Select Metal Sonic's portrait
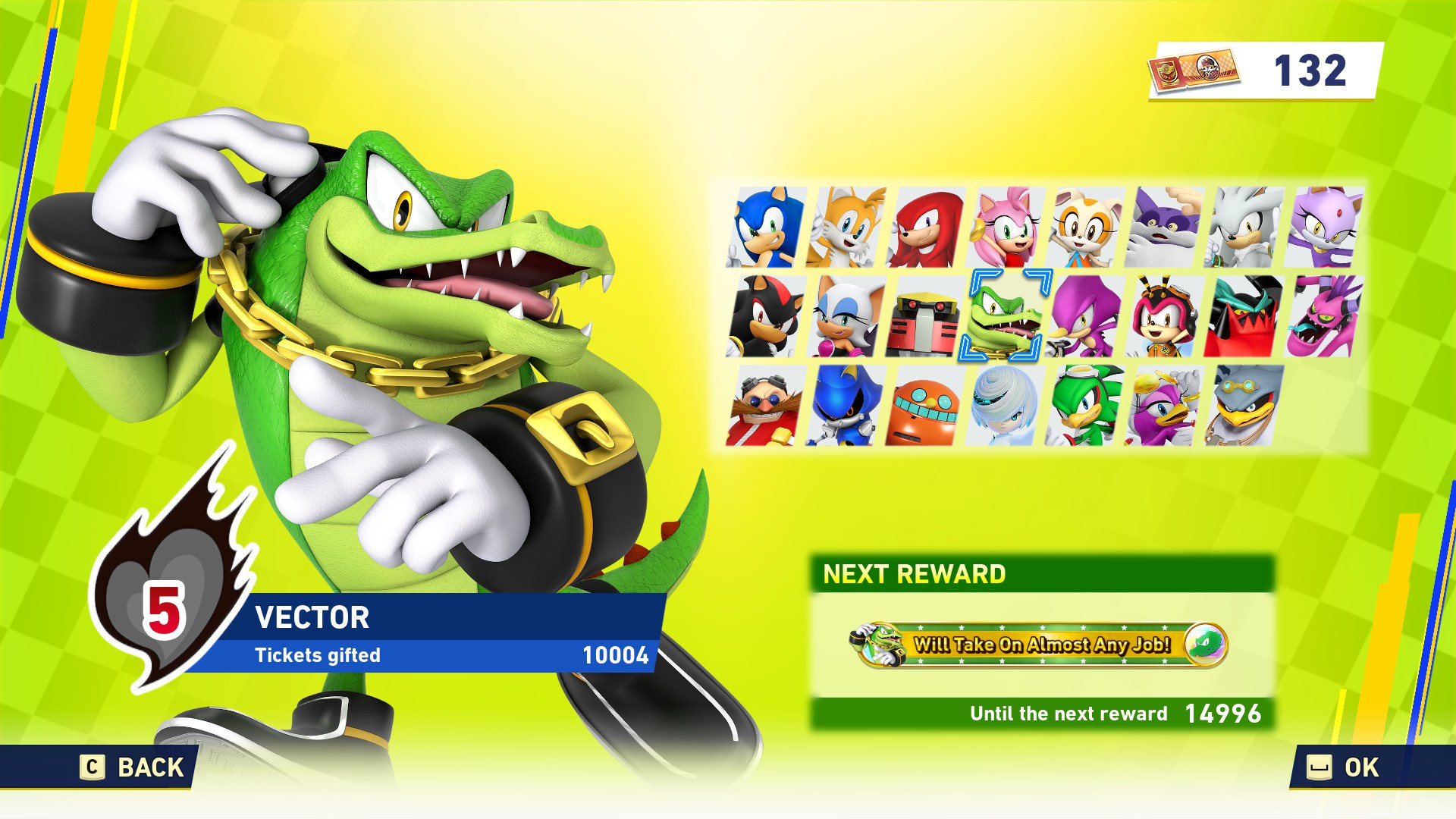This screenshot has height=819, width=1456. point(846,406)
